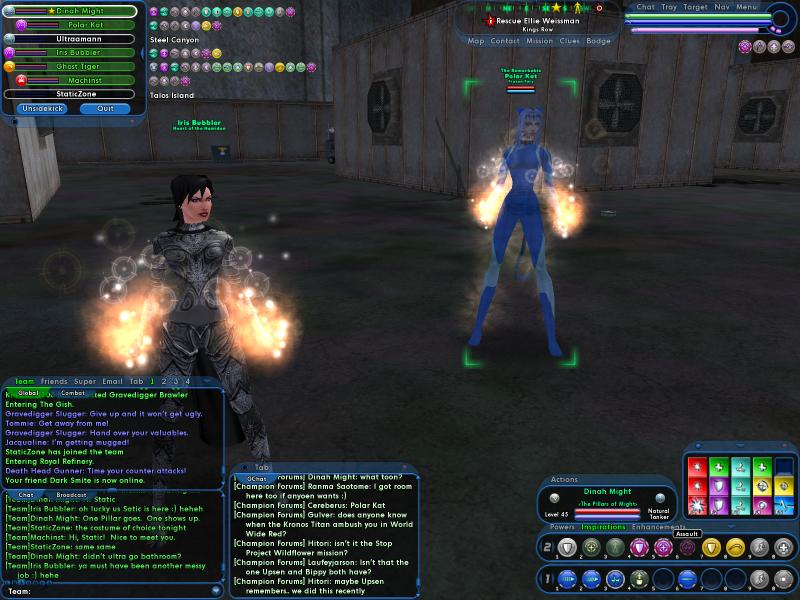
Task: Select the Combat chat tab
Action: click(x=73, y=393)
